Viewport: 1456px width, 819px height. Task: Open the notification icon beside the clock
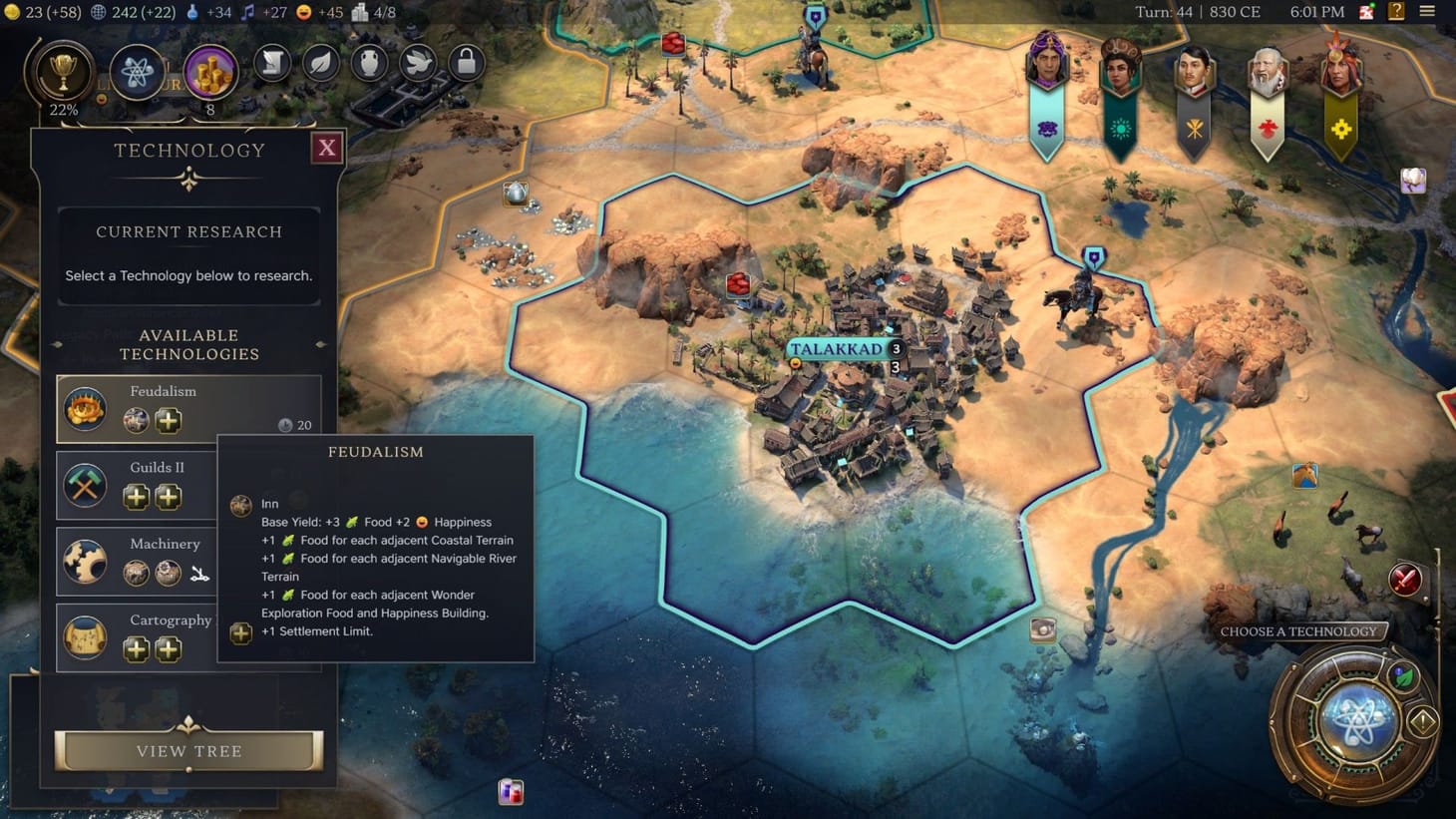click(x=1364, y=12)
